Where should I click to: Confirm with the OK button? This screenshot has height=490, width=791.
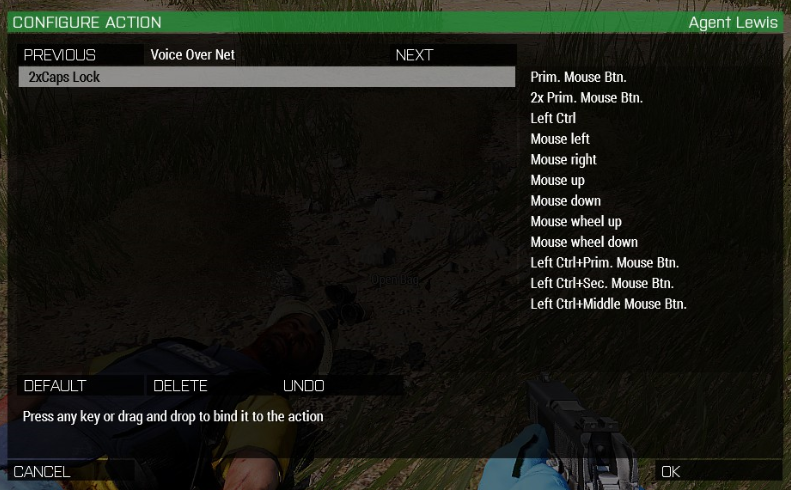671,471
